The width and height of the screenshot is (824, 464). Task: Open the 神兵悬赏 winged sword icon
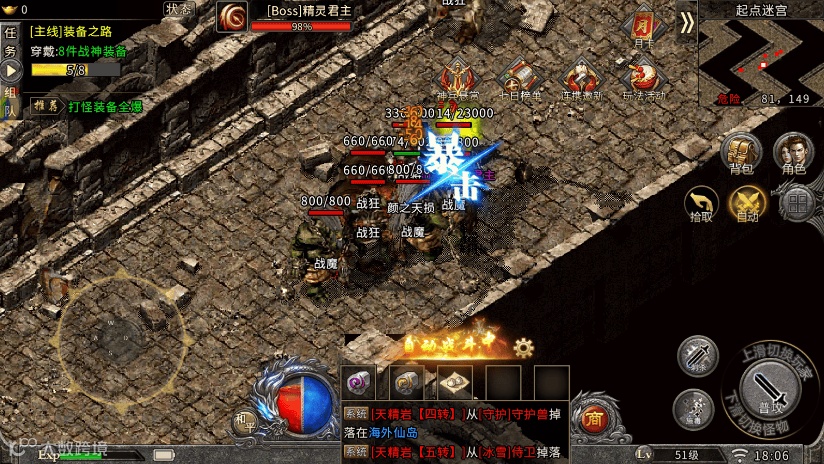pos(459,77)
